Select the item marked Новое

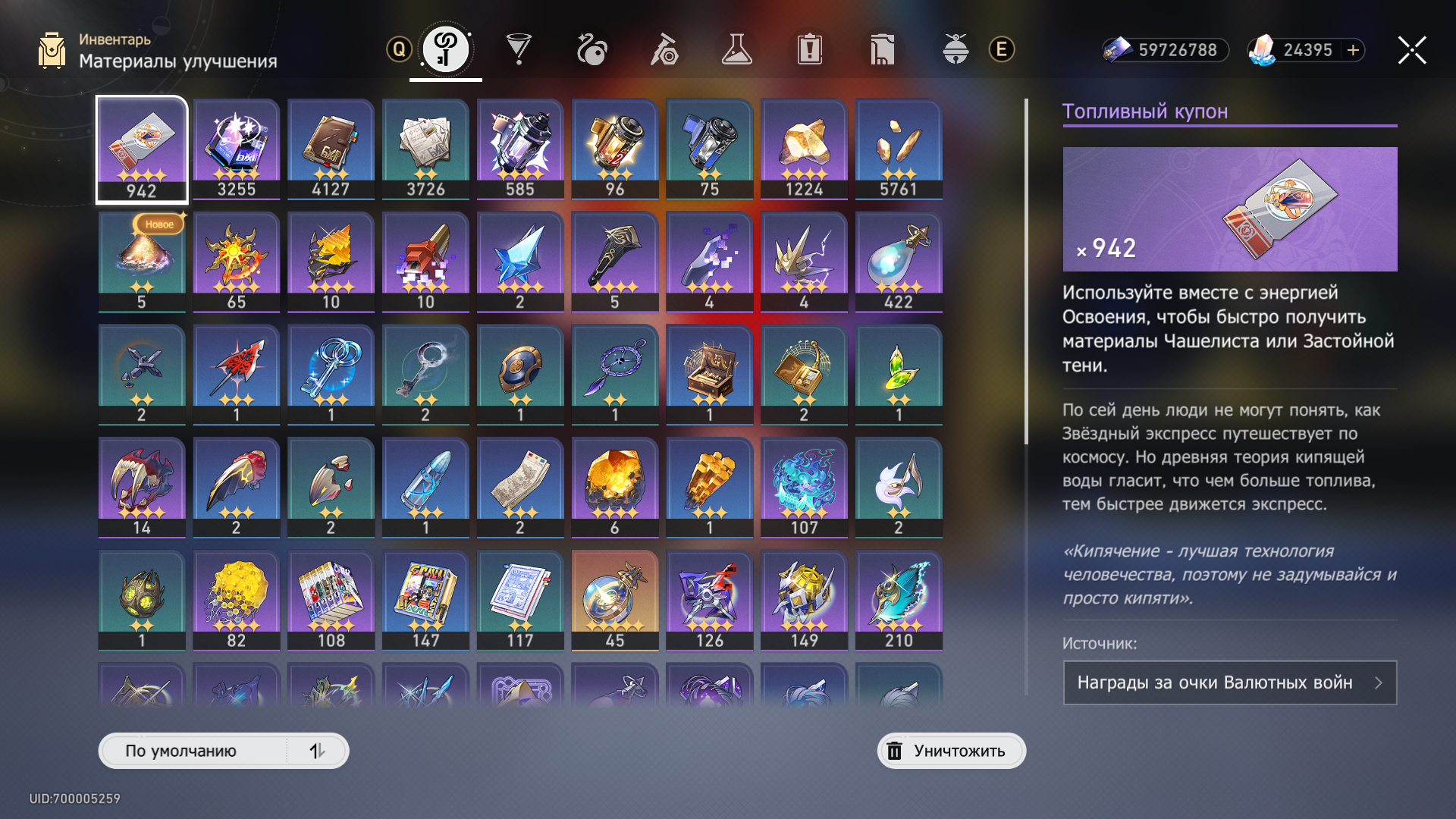142,262
